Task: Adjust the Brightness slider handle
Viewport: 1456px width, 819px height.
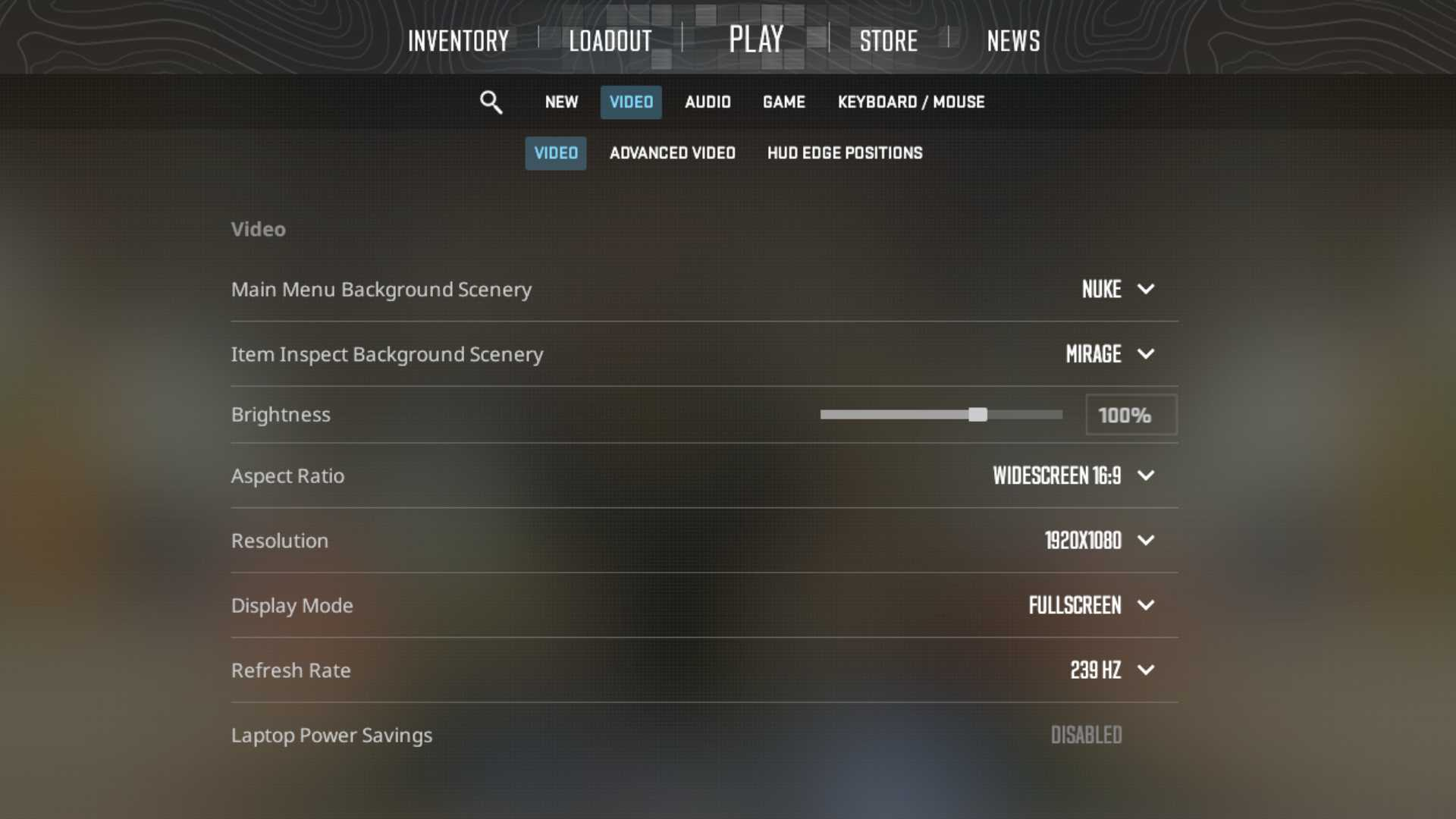Action: [978, 415]
